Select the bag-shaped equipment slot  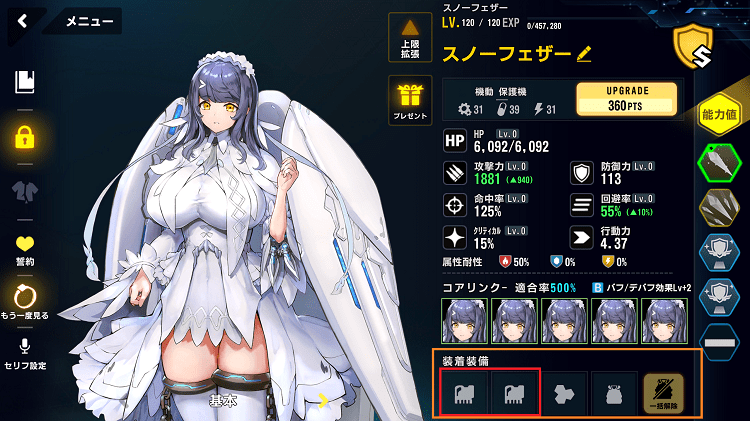point(615,390)
